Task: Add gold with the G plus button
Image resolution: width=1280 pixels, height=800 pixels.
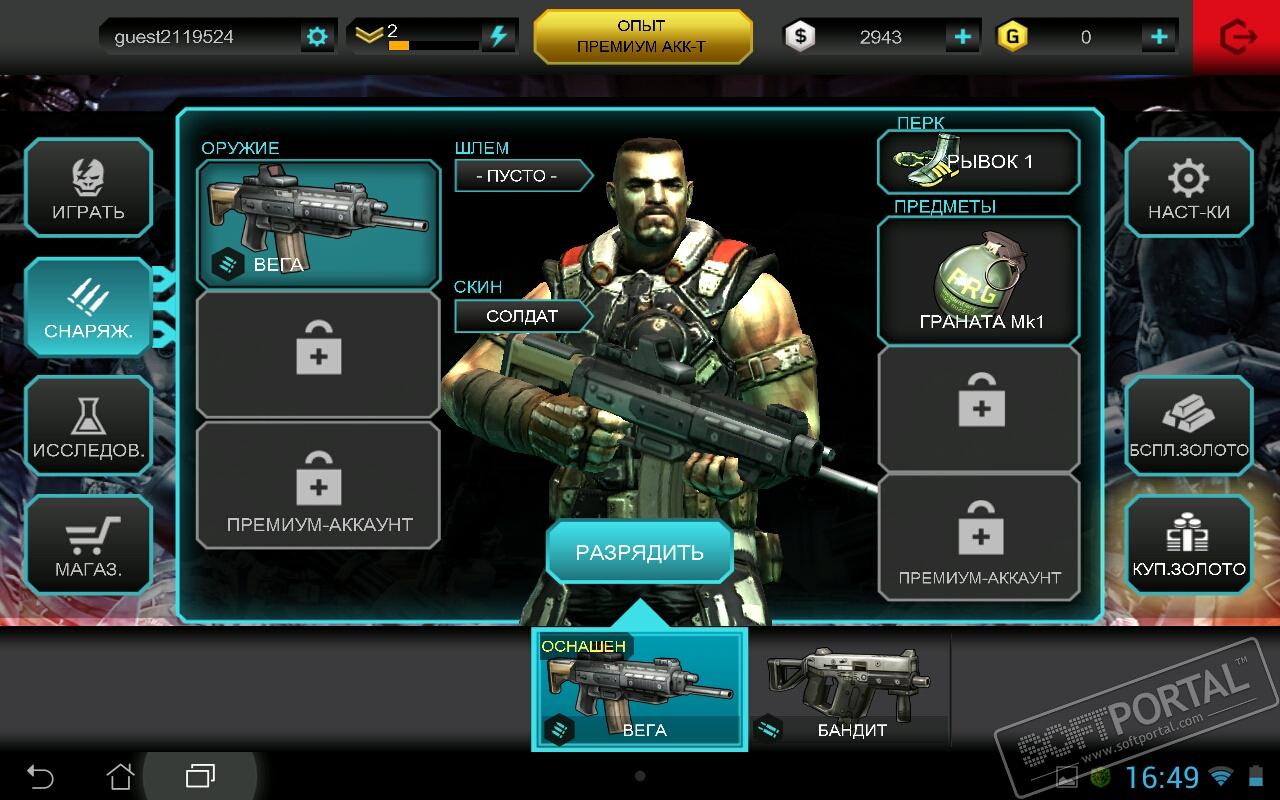Action: 1159,37
